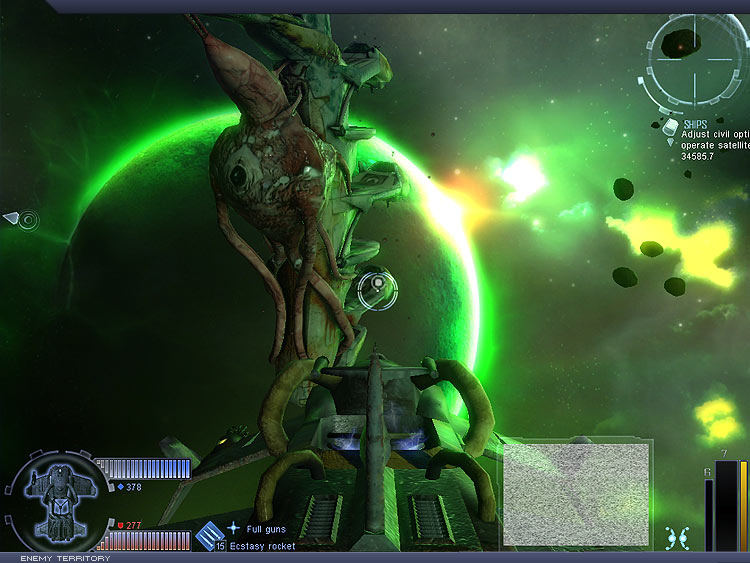Select the Ecstasy rocket weapon icon
Viewport: 750px width, 563px height.
[210, 536]
